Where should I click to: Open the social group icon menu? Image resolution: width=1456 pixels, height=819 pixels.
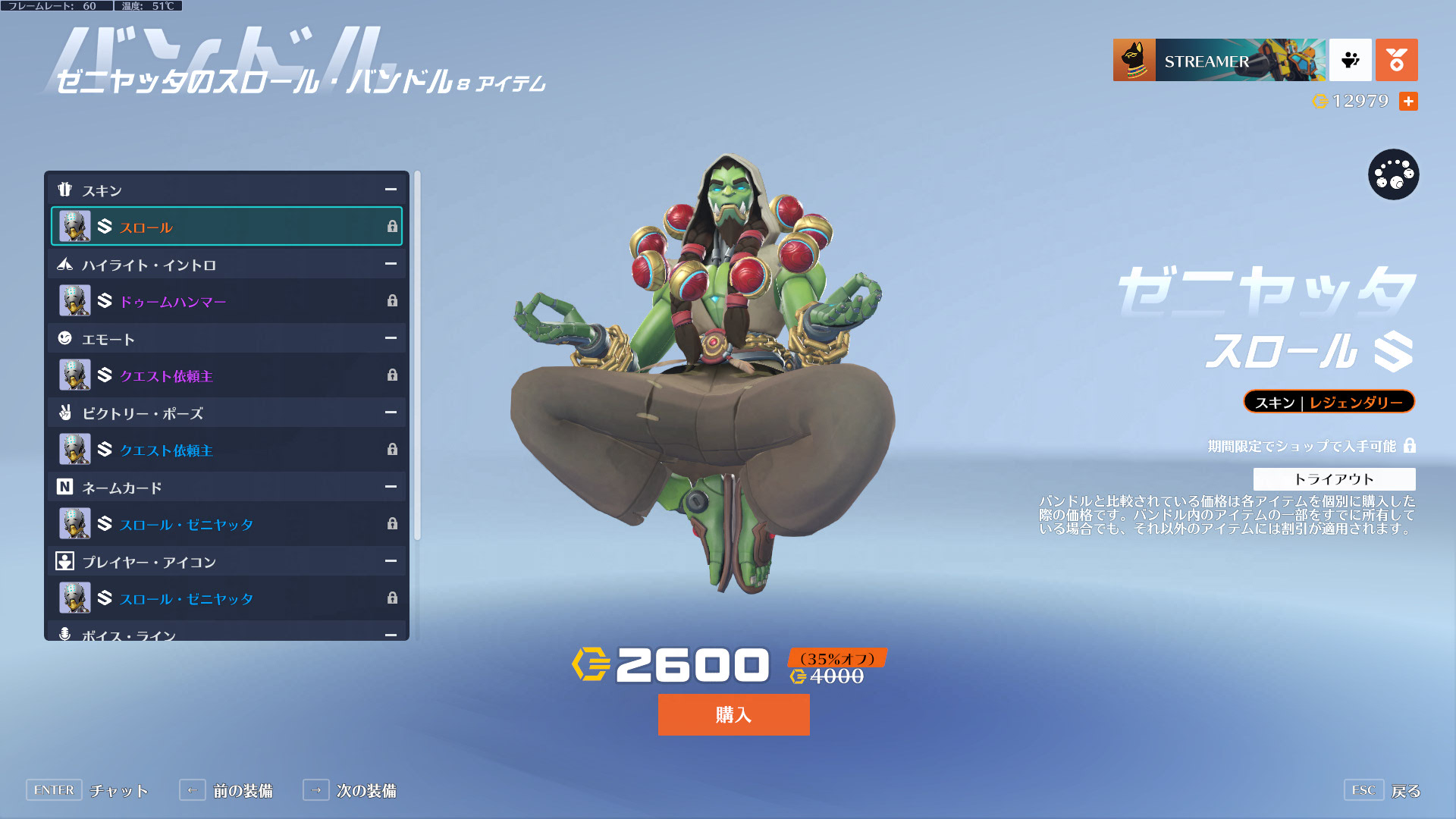click(x=1350, y=60)
